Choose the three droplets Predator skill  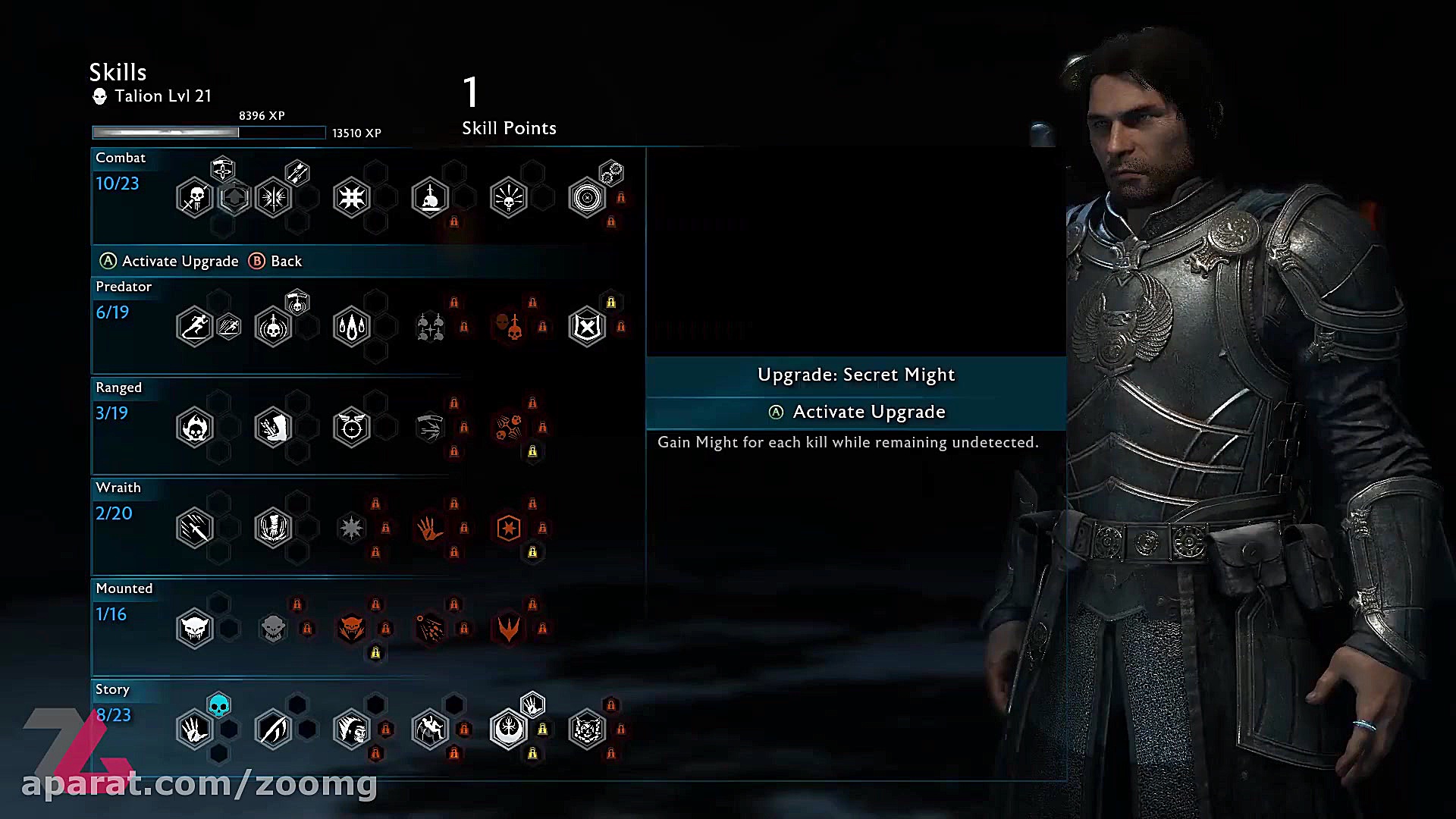pos(351,327)
